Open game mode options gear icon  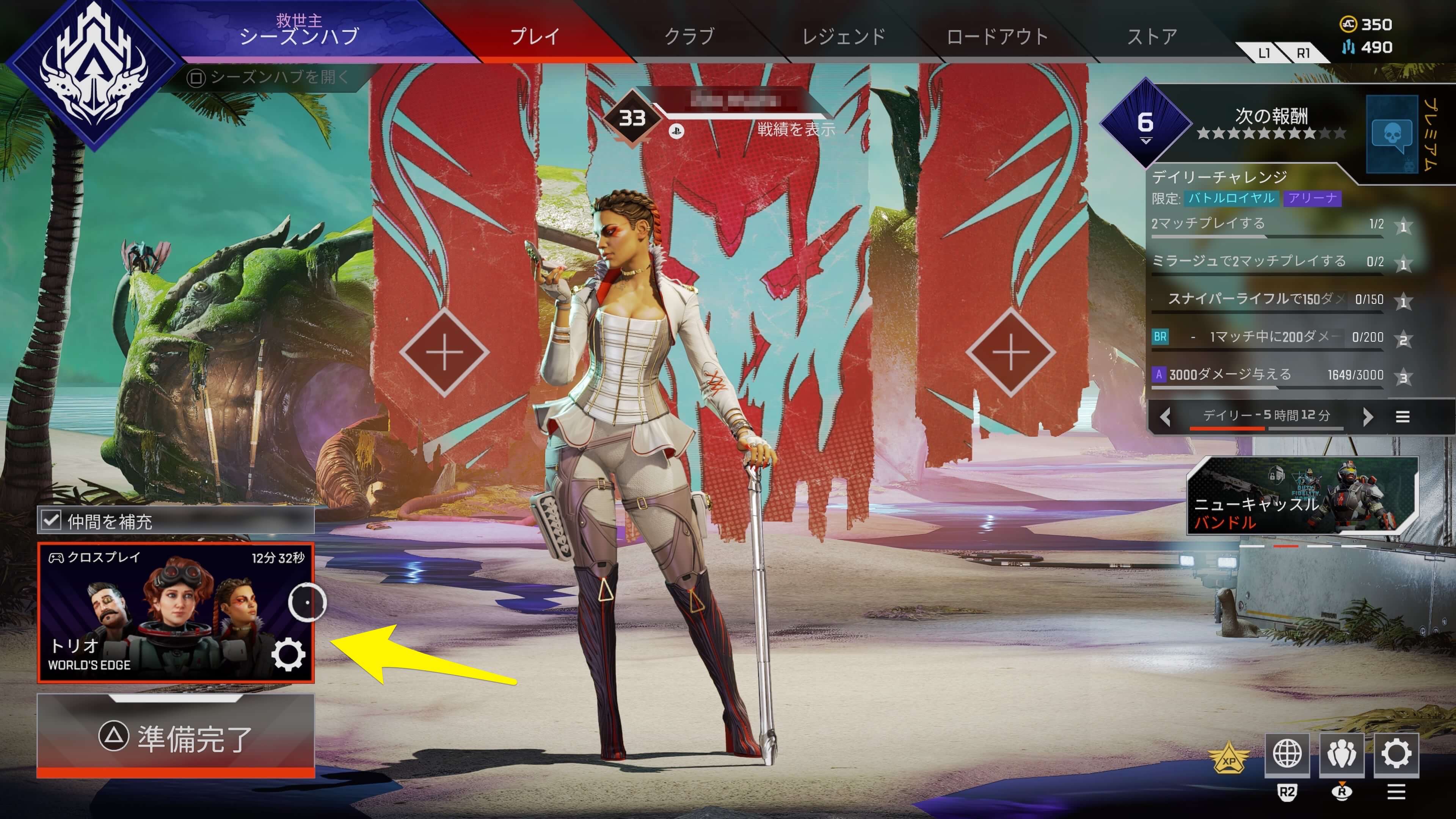pyautogui.click(x=288, y=655)
